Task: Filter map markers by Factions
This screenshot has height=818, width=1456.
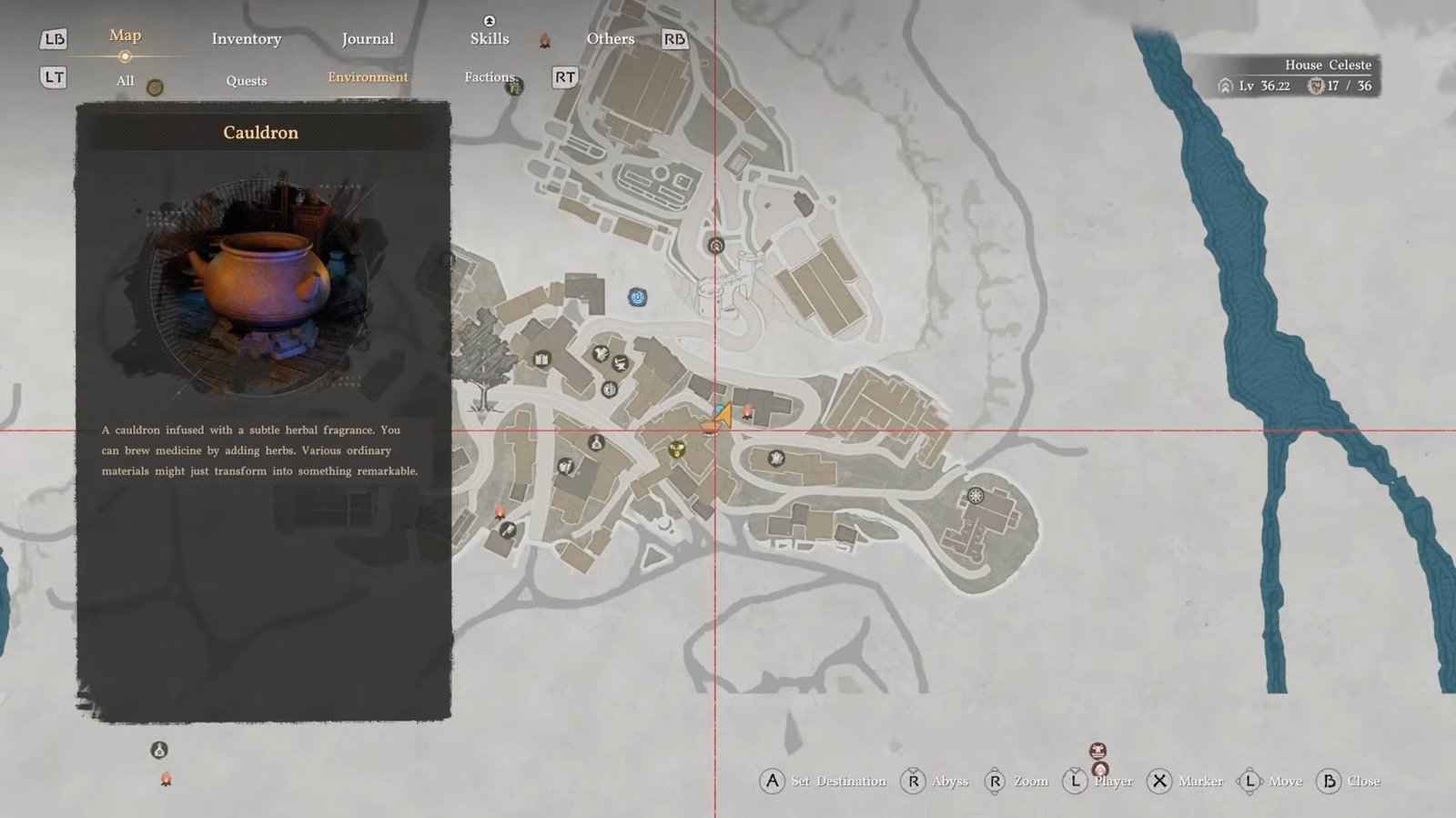Action: point(490,77)
